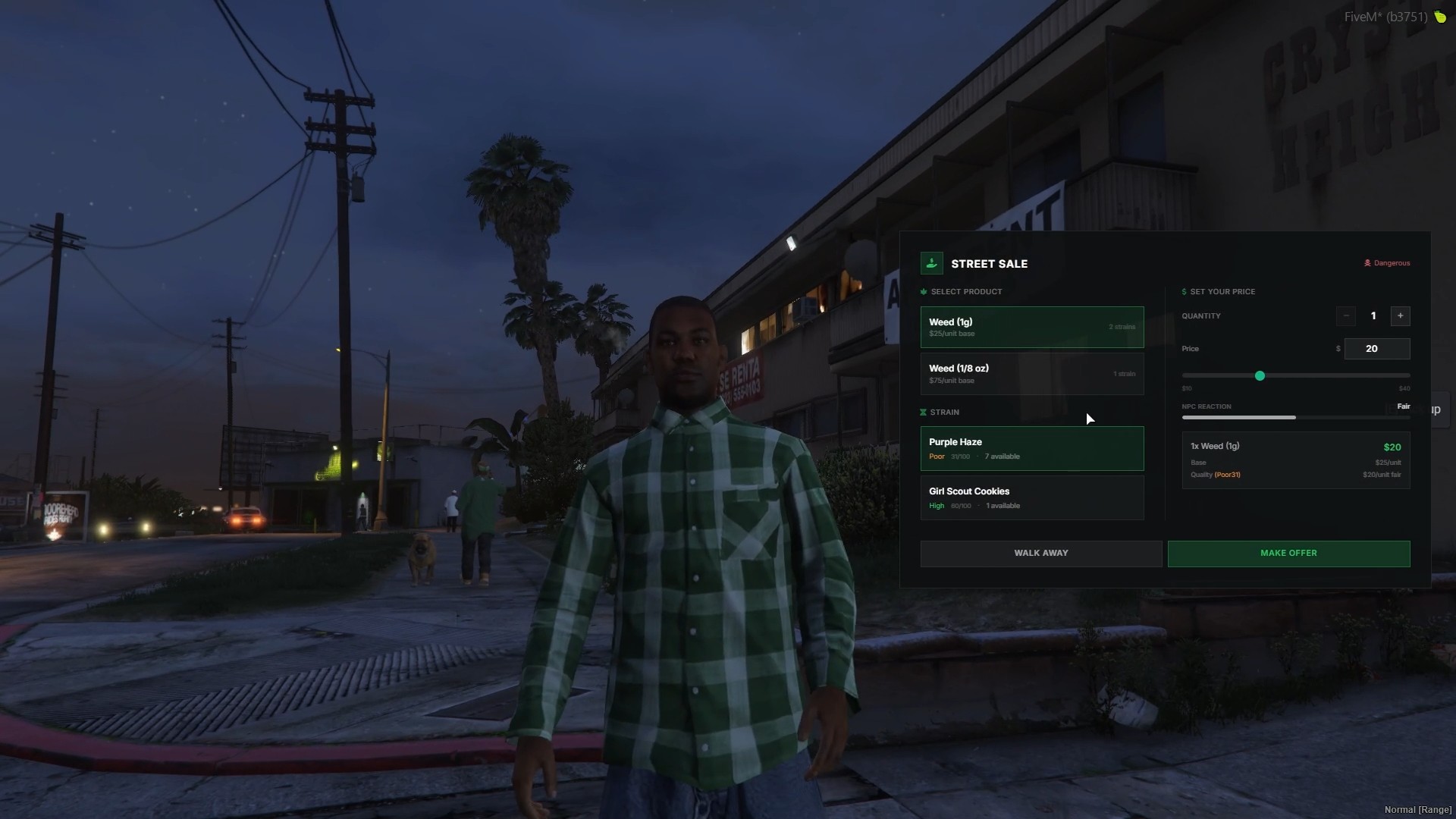
Task: Select the Weed (1g) product
Action: point(1031,327)
